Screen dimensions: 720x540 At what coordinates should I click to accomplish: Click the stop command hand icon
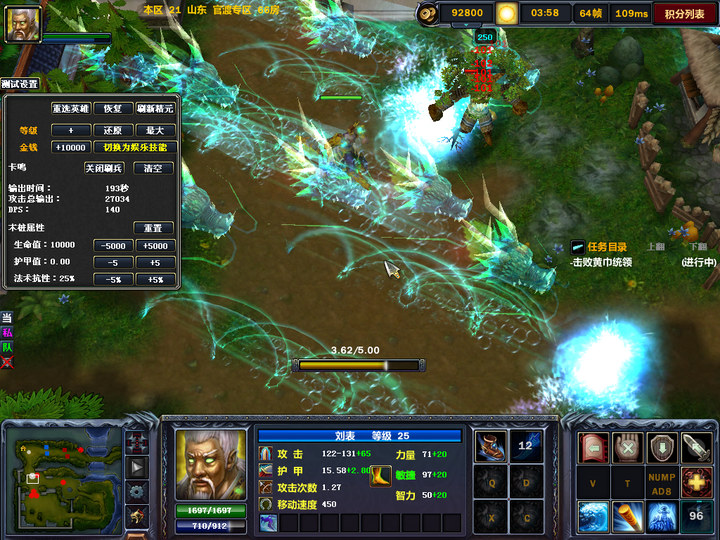[628, 447]
